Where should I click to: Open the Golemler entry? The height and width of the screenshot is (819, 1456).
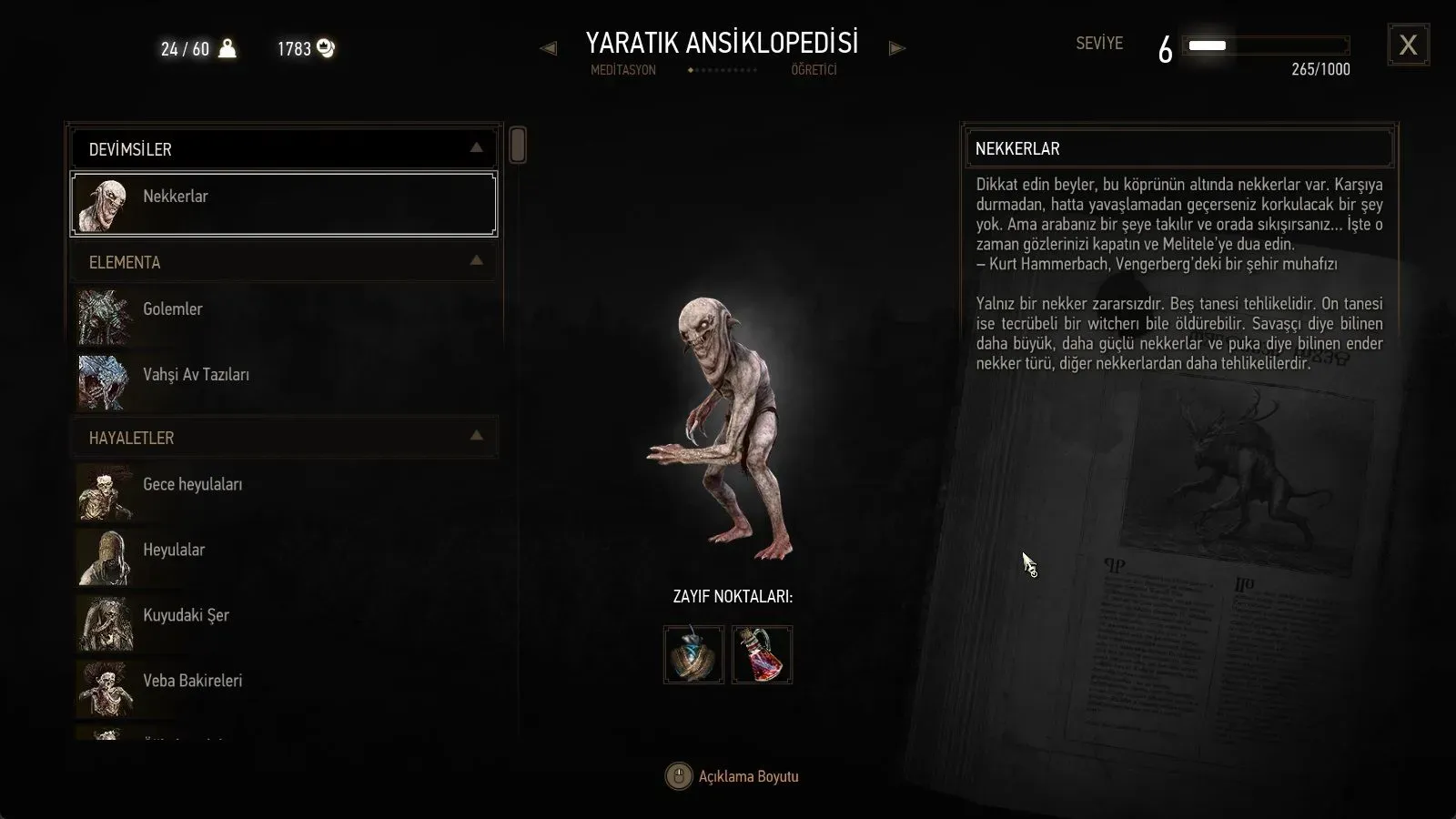(284, 315)
